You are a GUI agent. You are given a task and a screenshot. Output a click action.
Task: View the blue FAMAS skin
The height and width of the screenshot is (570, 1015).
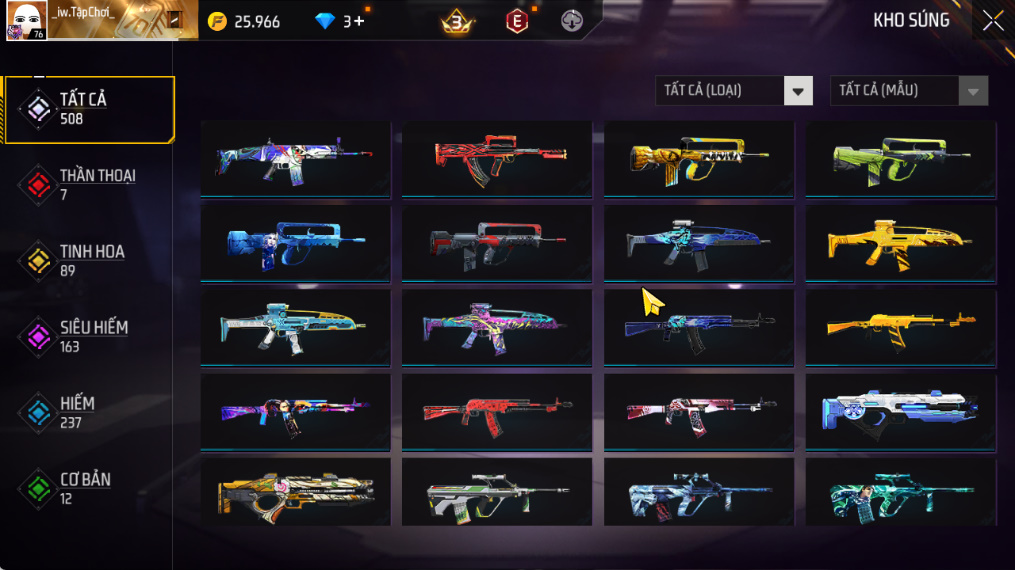pos(295,243)
